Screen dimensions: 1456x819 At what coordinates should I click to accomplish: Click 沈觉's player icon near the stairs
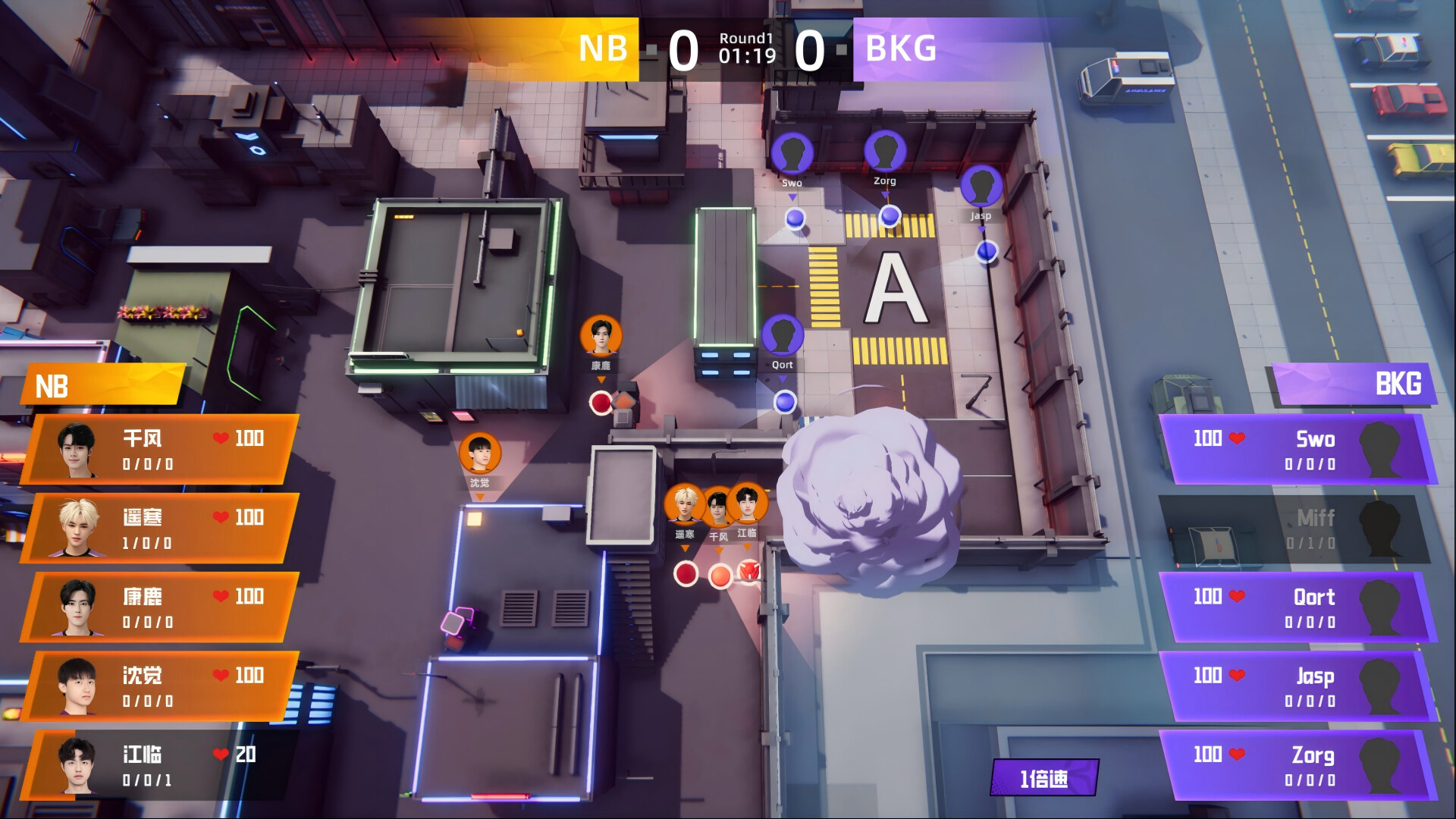click(x=479, y=452)
